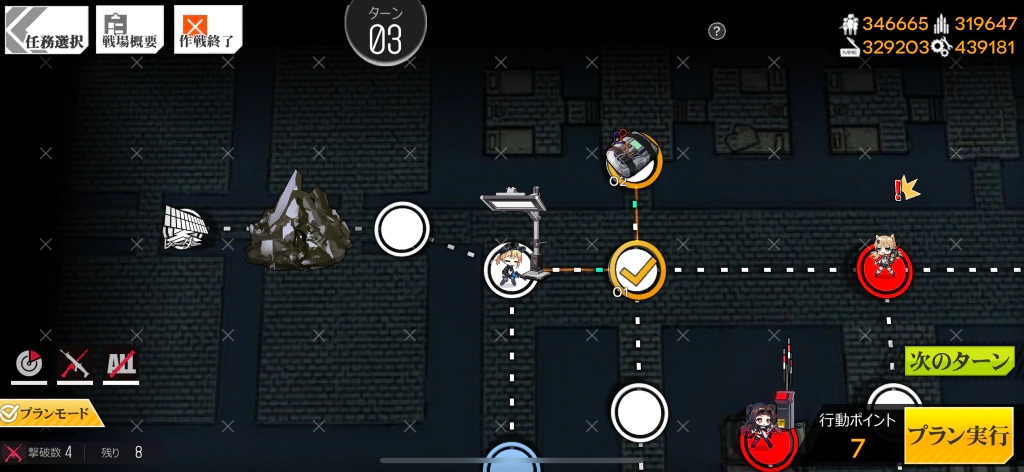Select the empty white node below O1
The height and width of the screenshot is (472, 1024).
(639, 412)
